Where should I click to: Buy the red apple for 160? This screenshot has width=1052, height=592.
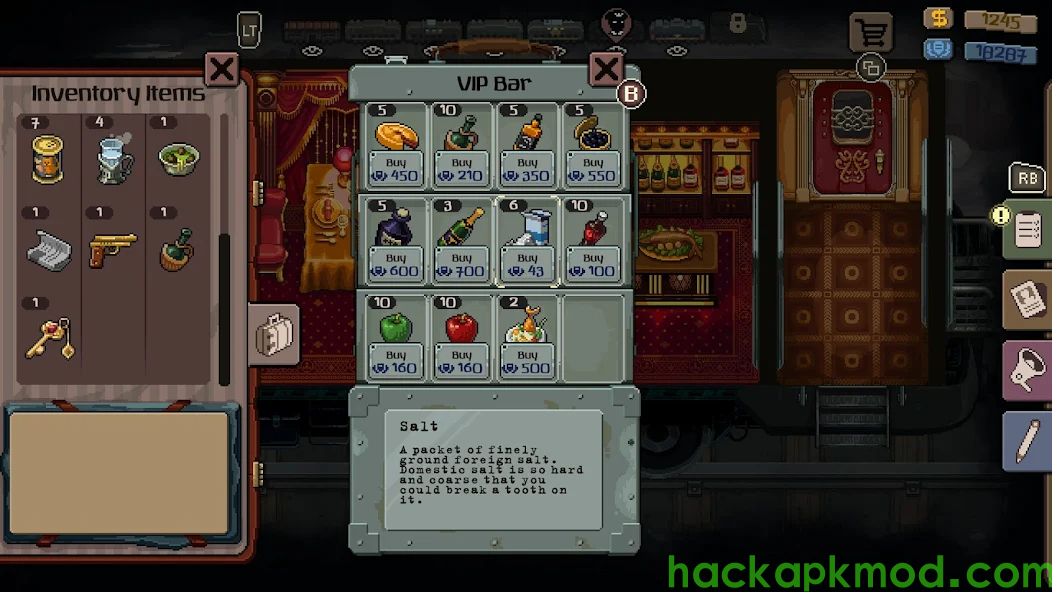462,361
